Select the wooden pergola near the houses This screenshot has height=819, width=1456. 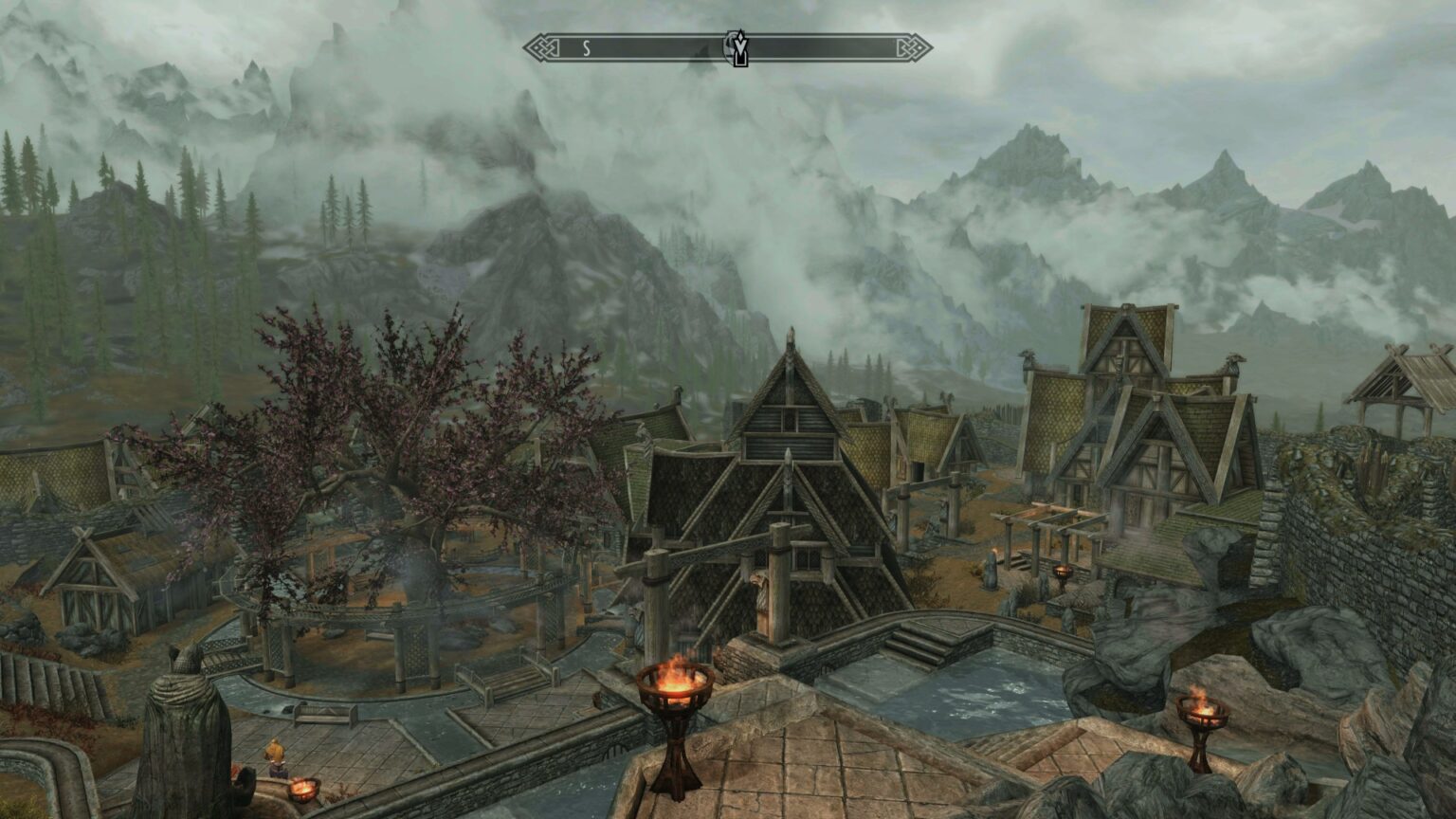pyautogui.click(x=1052, y=526)
